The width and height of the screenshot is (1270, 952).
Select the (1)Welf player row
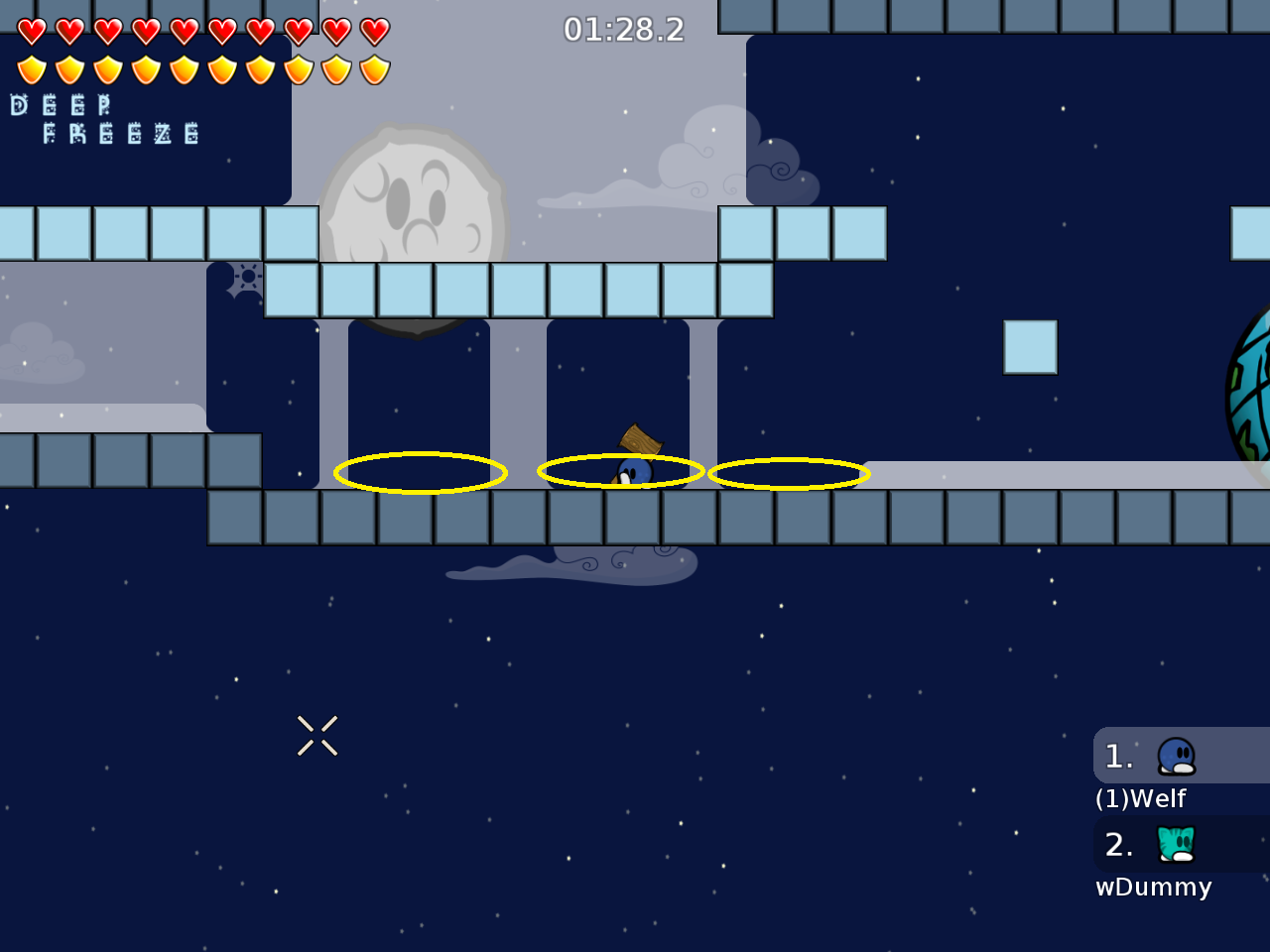tap(1179, 757)
